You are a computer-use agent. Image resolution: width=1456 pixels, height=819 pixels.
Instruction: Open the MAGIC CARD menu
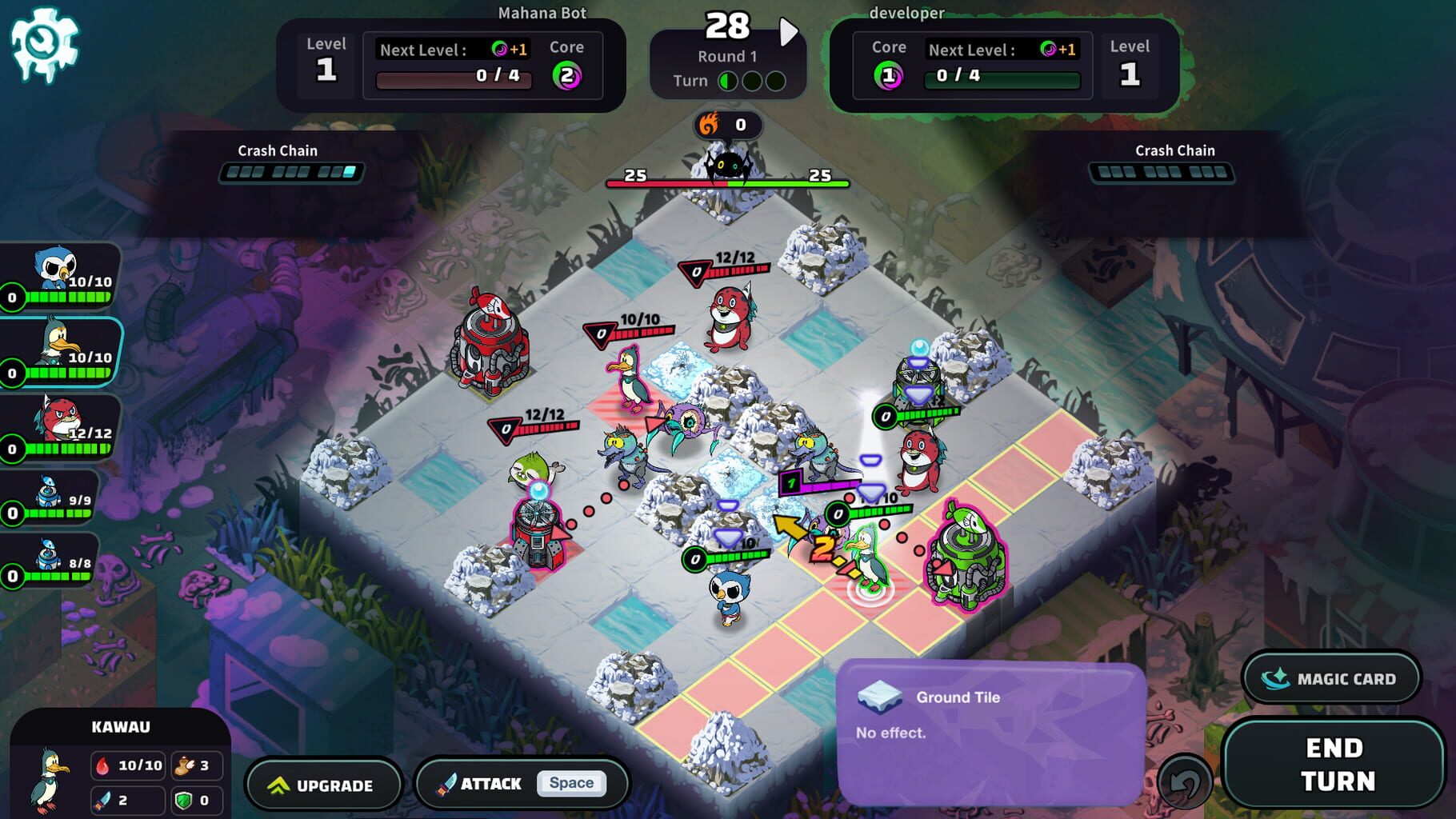coord(1331,677)
